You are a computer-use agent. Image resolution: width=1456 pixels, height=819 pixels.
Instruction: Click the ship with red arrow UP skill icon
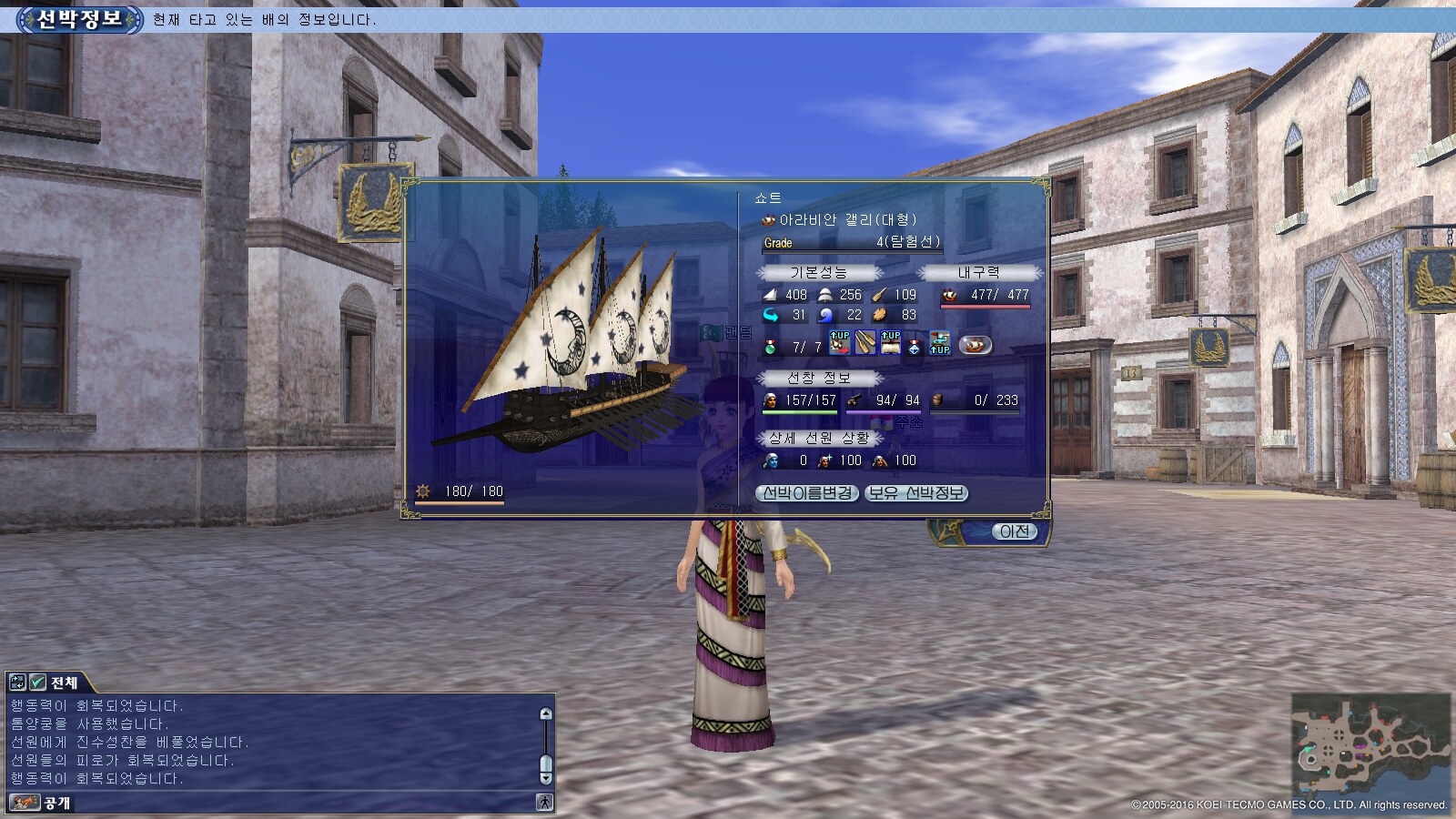tap(839, 343)
